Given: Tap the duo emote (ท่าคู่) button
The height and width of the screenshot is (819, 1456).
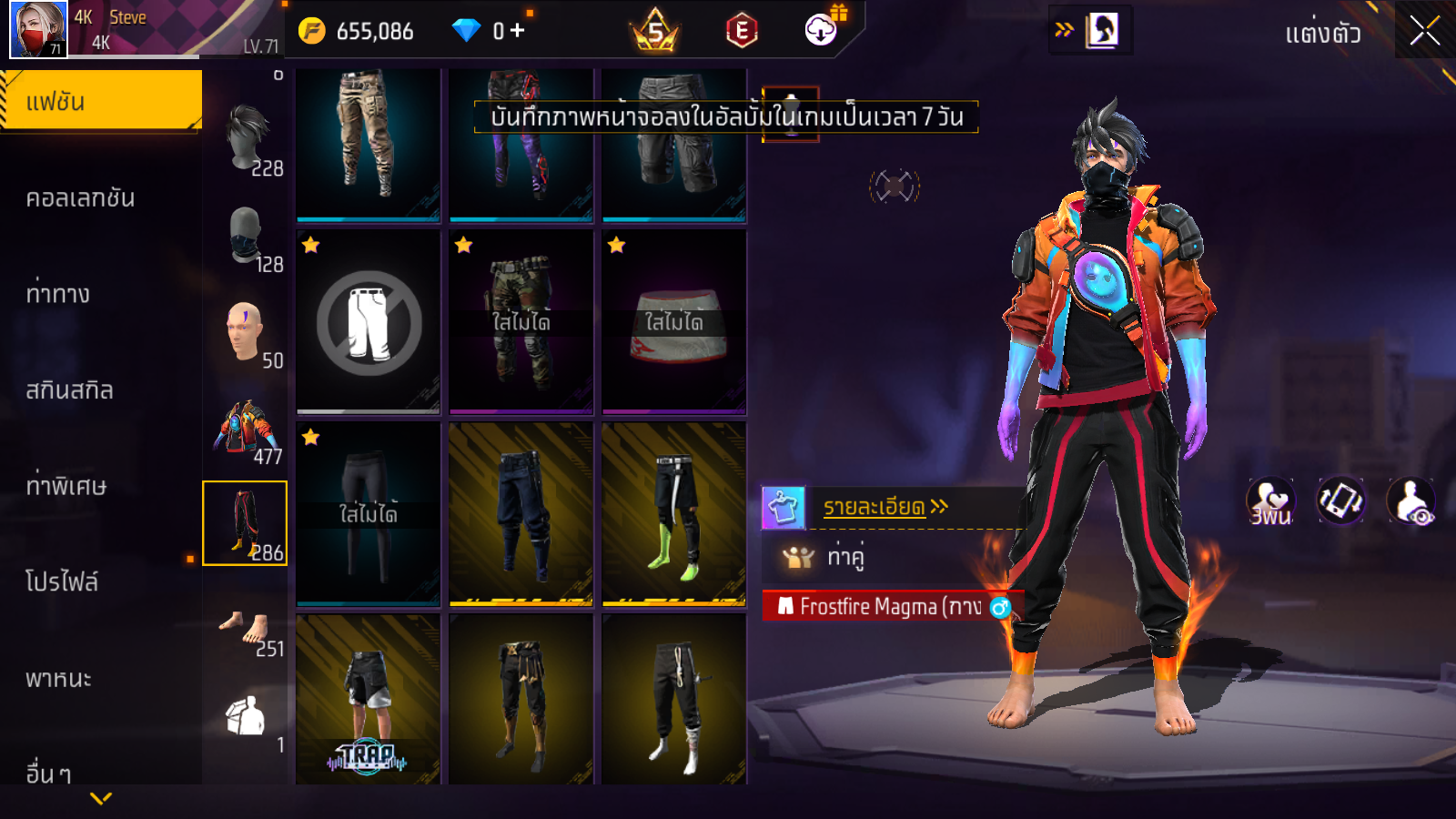Looking at the screenshot, I should (x=844, y=556).
